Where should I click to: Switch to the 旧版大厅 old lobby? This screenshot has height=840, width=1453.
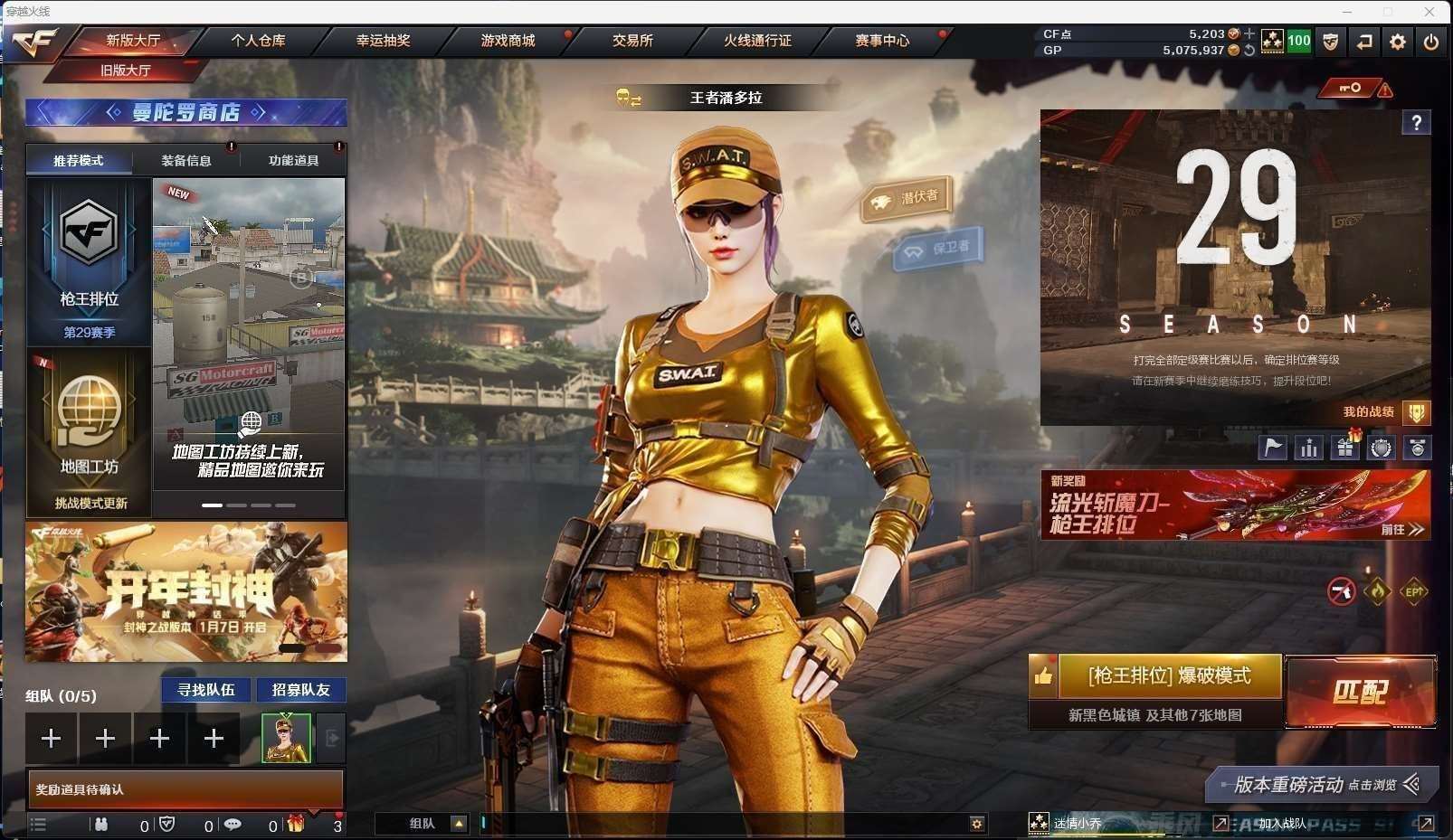coord(126,71)
